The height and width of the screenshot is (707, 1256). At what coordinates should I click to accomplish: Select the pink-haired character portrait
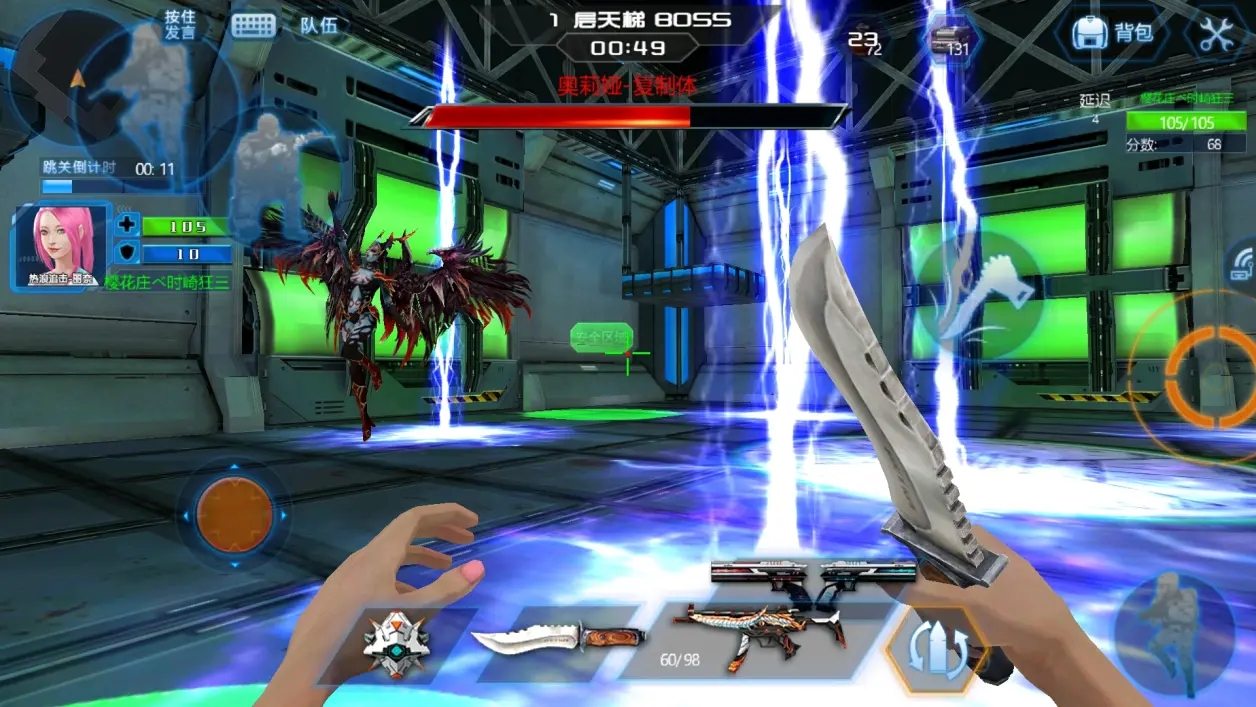coord(61,246)
